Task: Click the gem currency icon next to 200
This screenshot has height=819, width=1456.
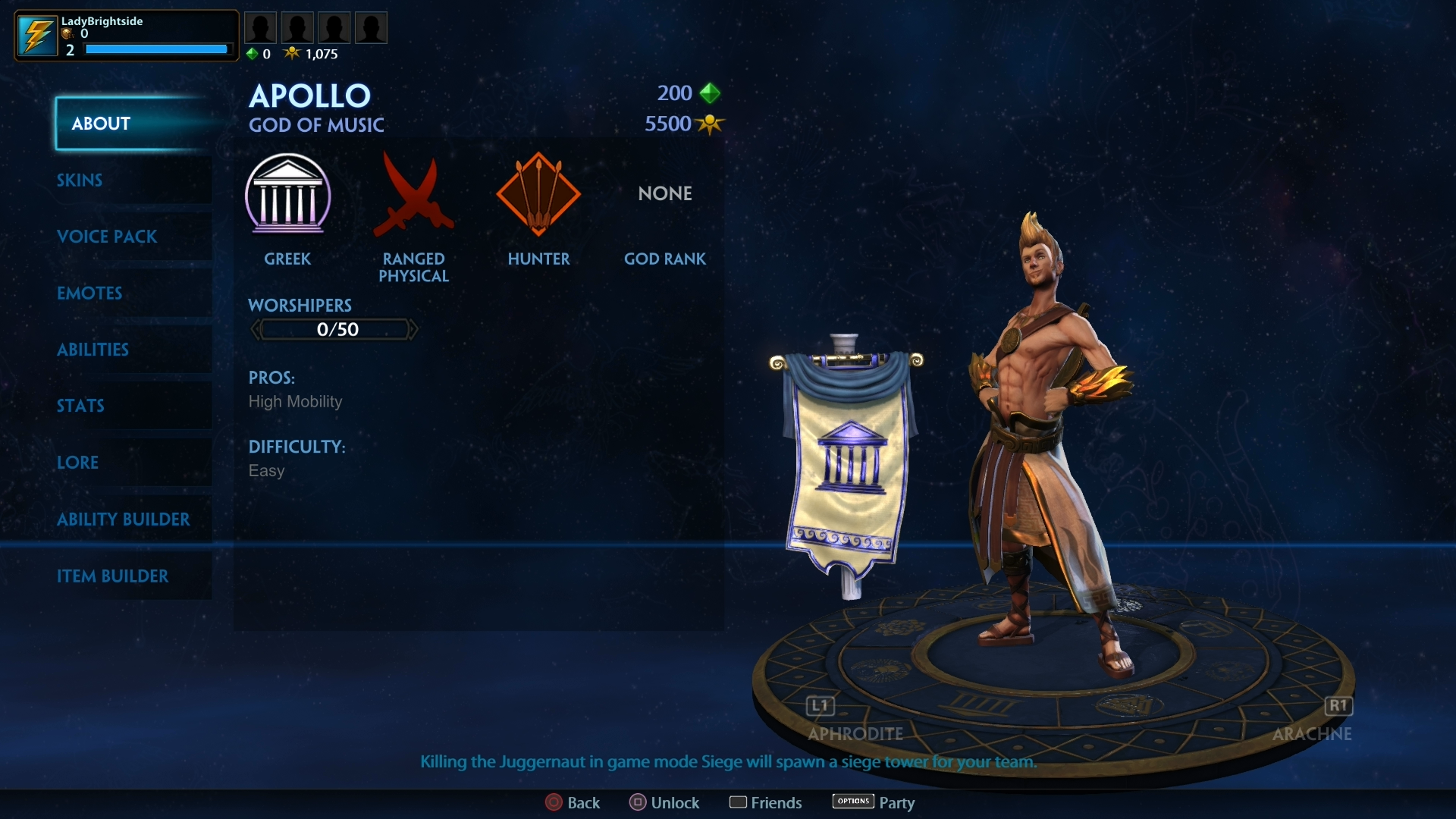Action: tap(710, 93)
